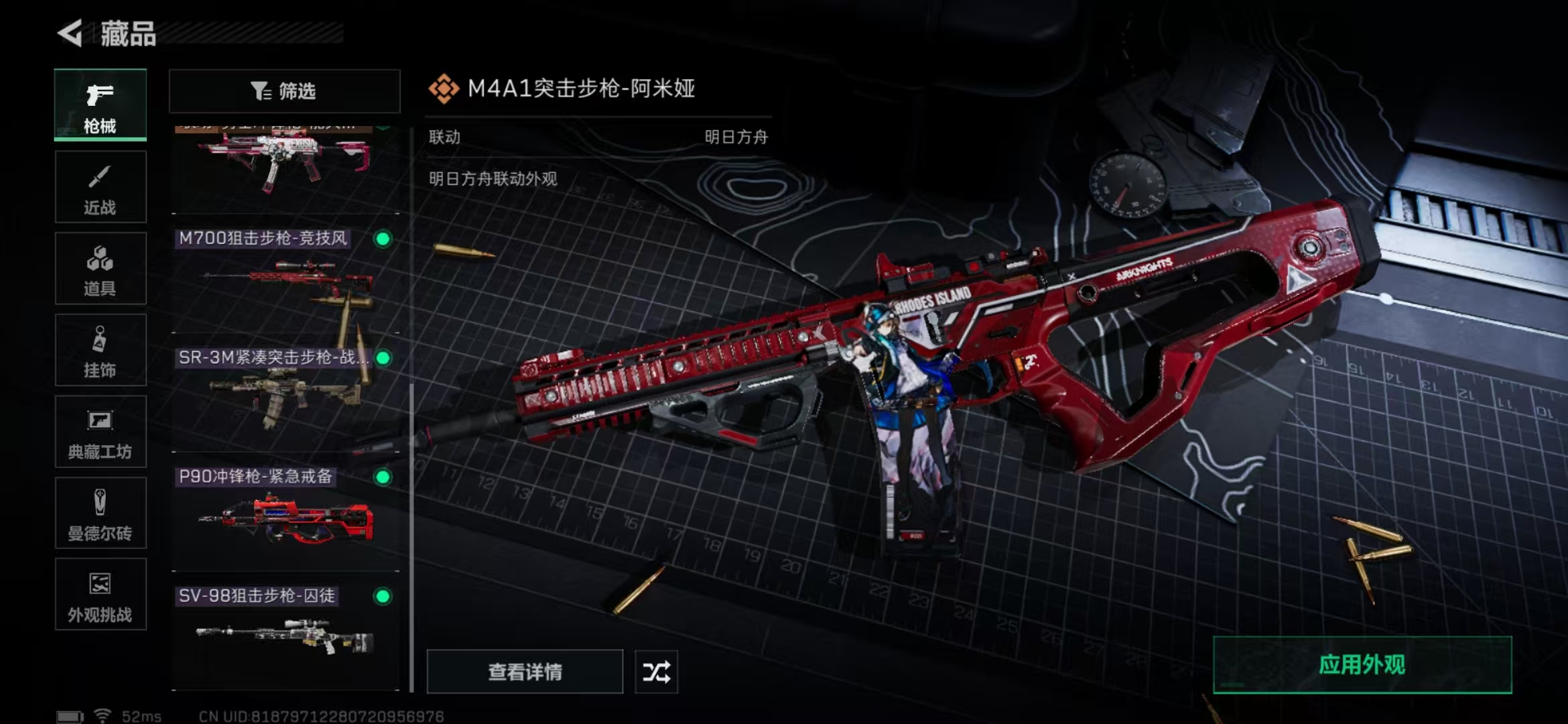Screen dimensions: 1568x724
Task: Switch to the 枪械 weapons tab
Action: click(x=100, y=105)
